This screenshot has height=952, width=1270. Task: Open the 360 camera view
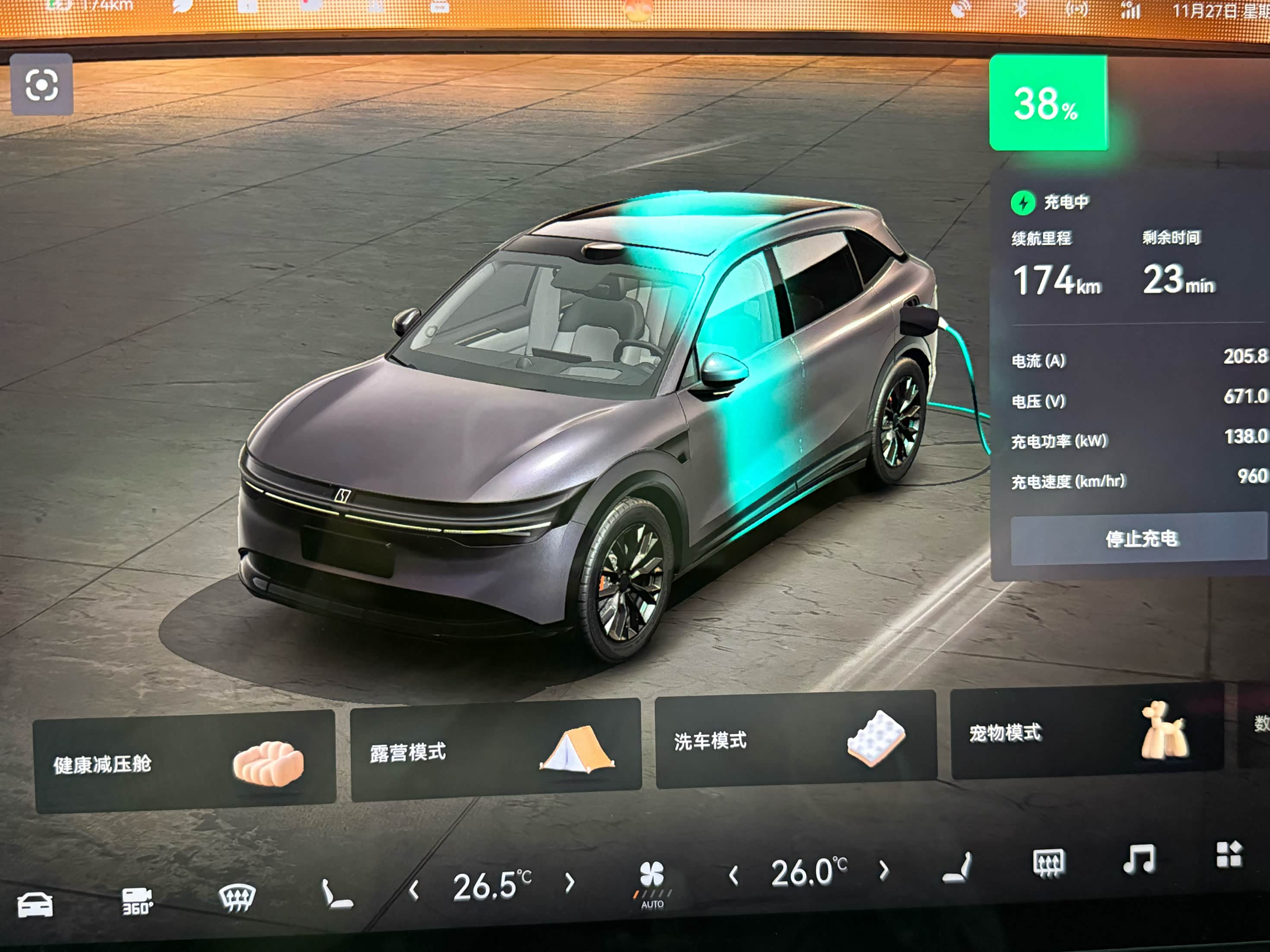[137, 901]
